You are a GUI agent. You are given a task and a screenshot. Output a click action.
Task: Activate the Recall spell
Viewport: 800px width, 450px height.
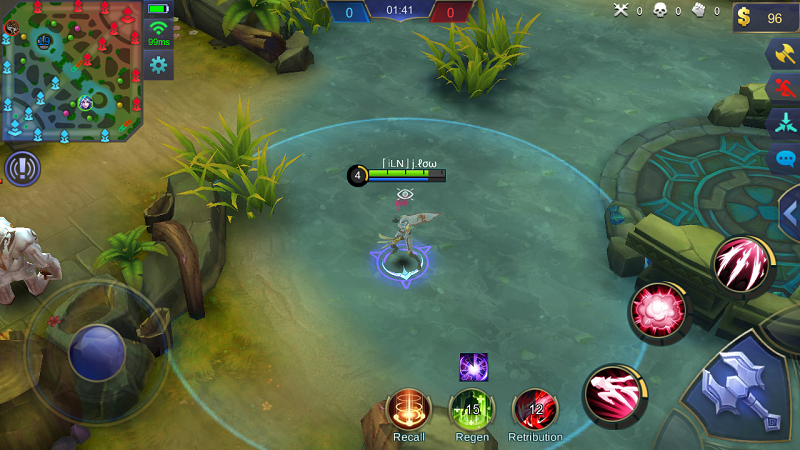pyautogui.click(x=409, y=410)
